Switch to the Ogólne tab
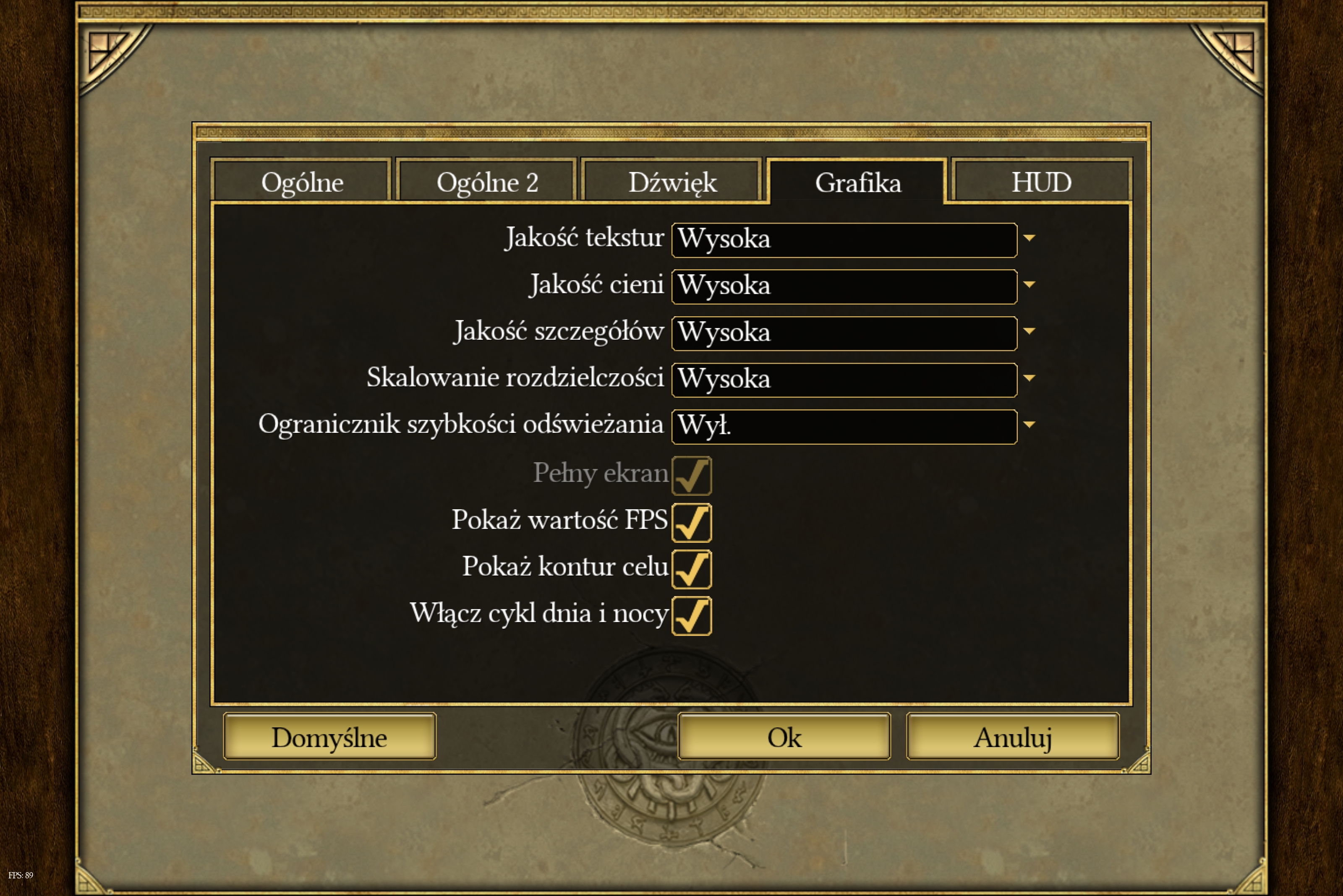Viewport: 1343px width, 896px height. pyautogui.click(x=301, y=182)
